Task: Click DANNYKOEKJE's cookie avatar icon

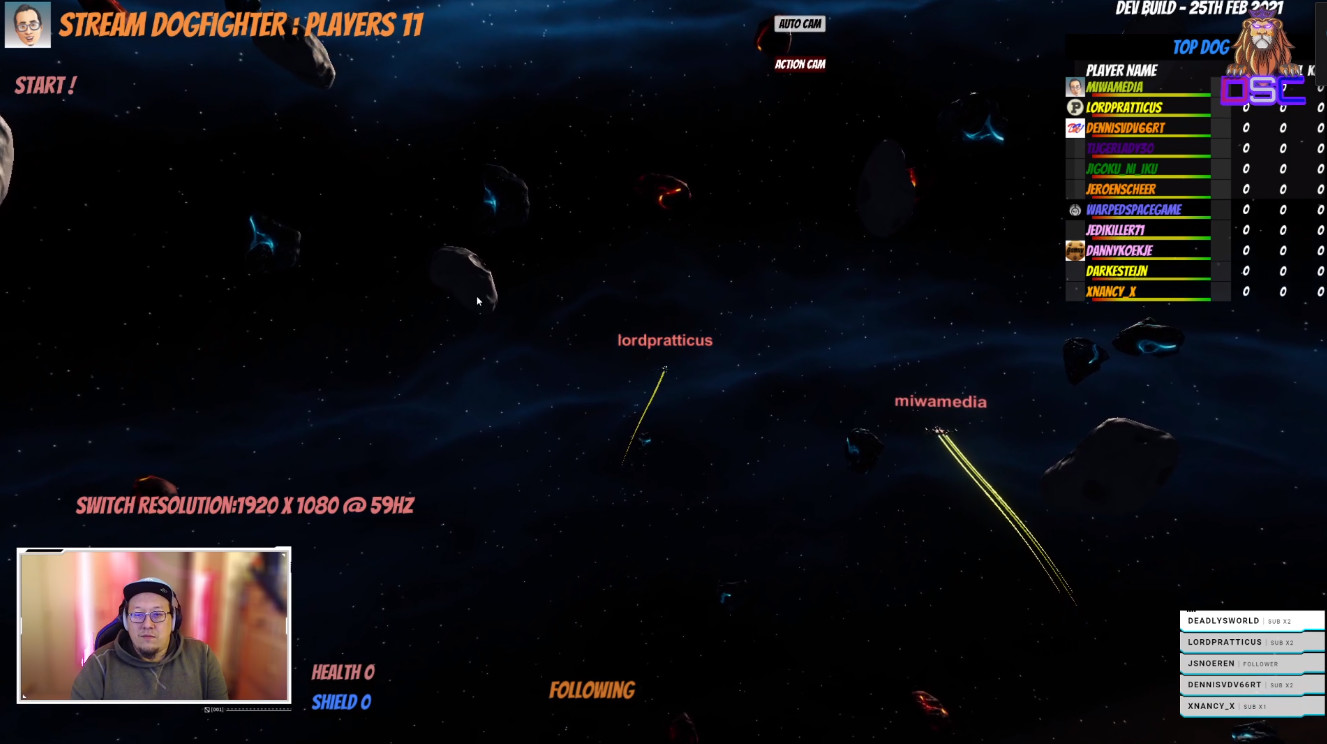Action: (x=1072, y=250)
